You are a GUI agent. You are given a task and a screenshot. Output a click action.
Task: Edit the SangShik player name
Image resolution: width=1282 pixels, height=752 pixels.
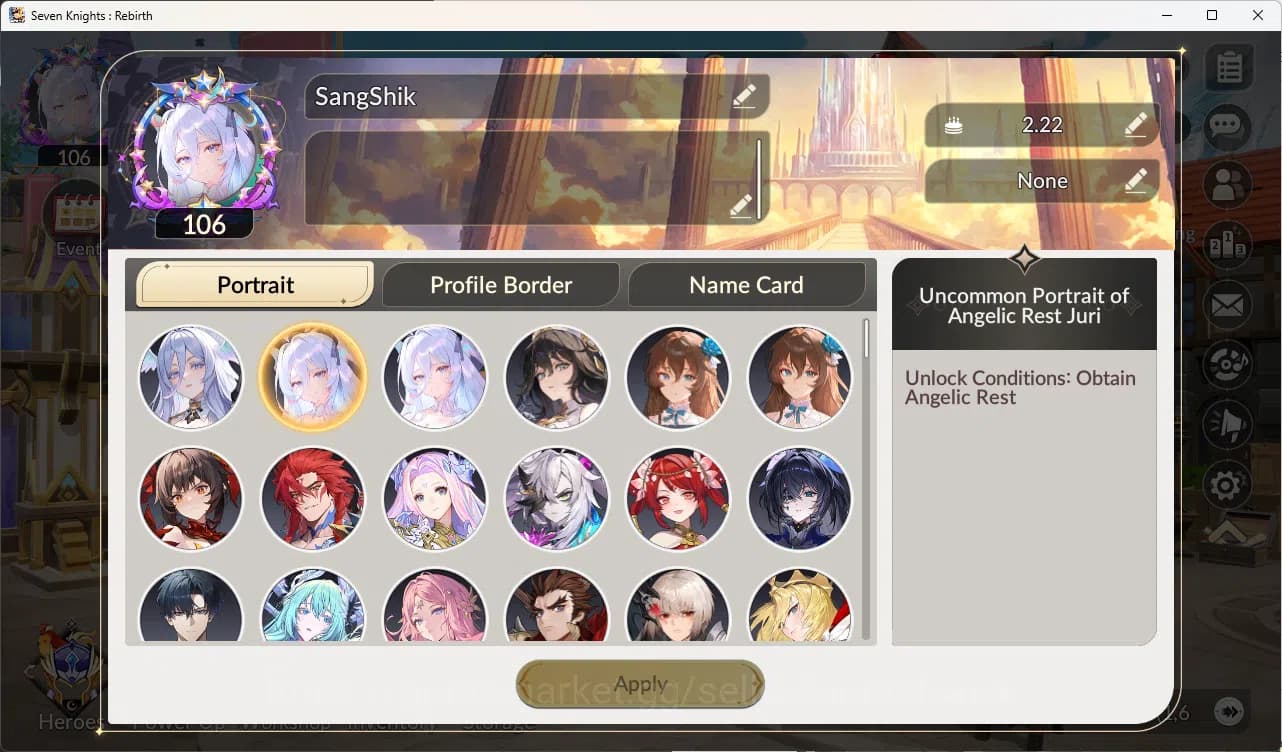point(743,95)
